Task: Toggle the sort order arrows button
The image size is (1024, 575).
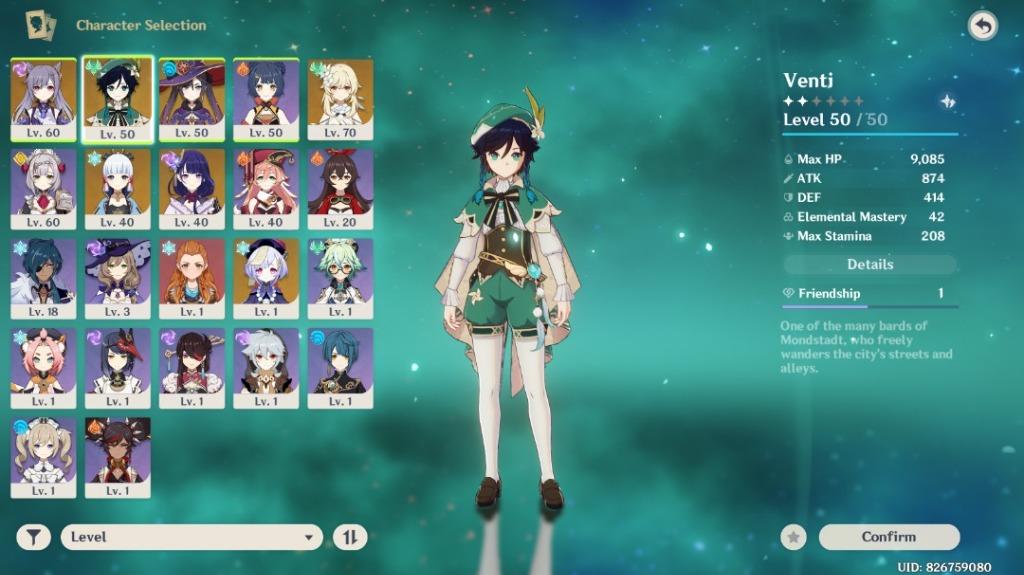Action: click(350, 537)
